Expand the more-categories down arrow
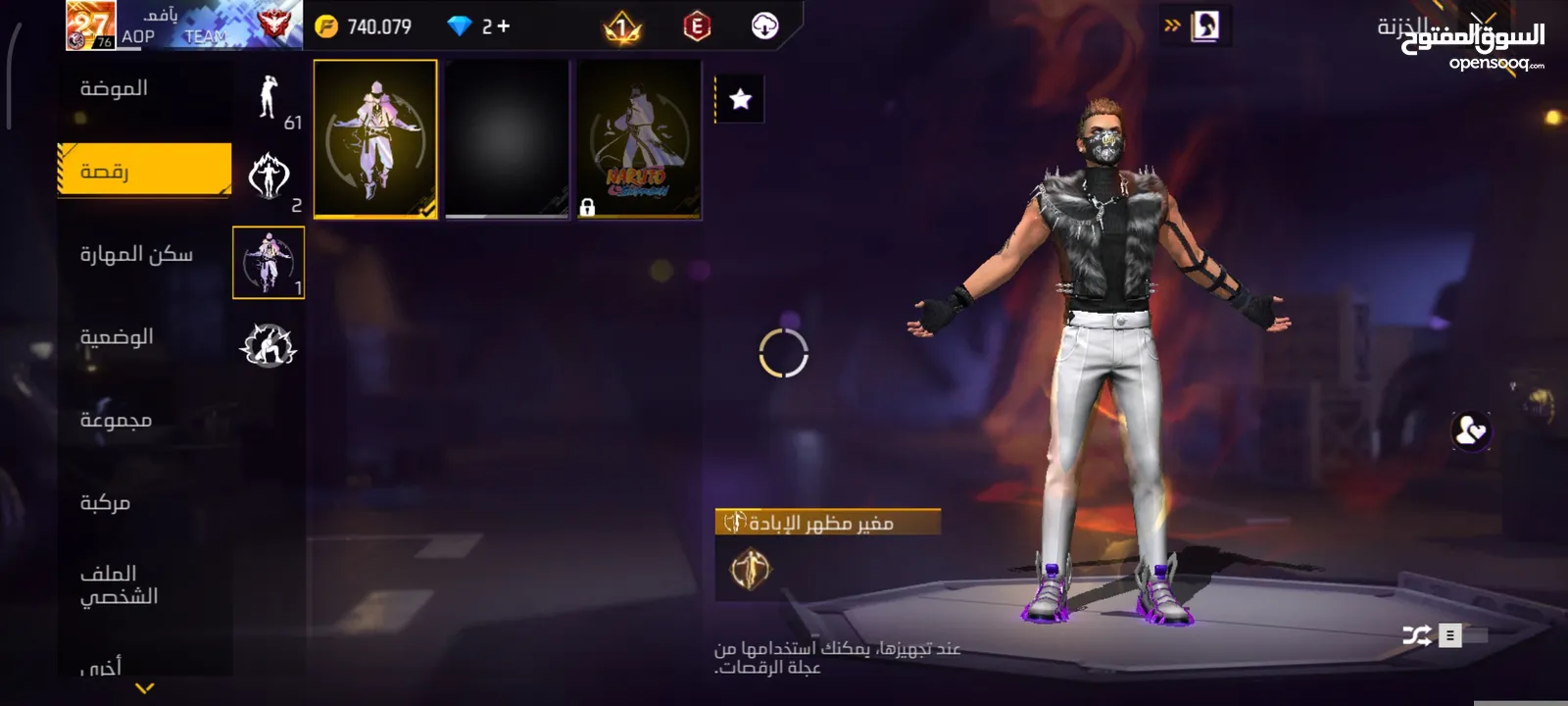The image size is (1568, 706). (145, 688)
